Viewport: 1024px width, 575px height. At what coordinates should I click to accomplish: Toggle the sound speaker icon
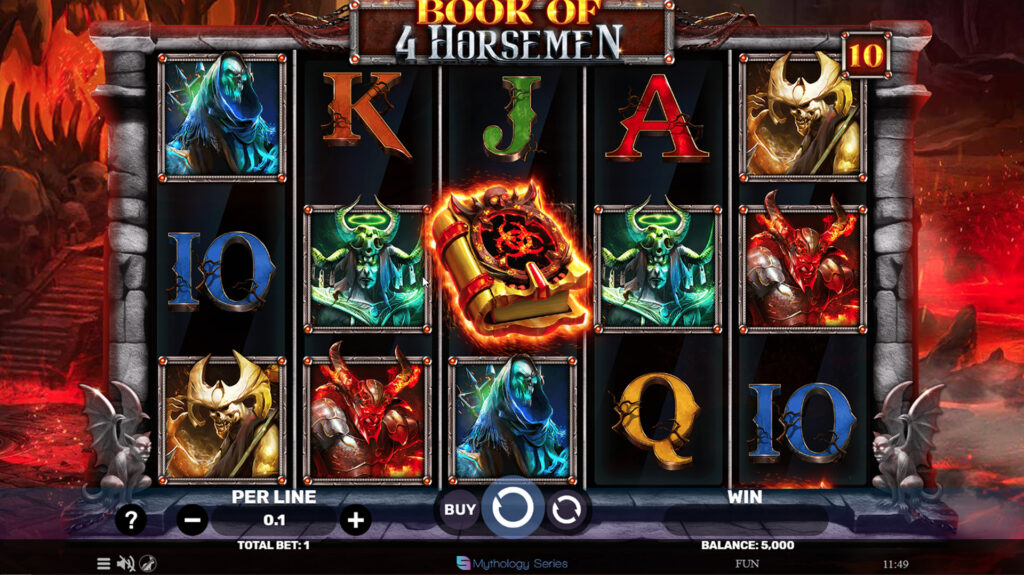point(125,564)
